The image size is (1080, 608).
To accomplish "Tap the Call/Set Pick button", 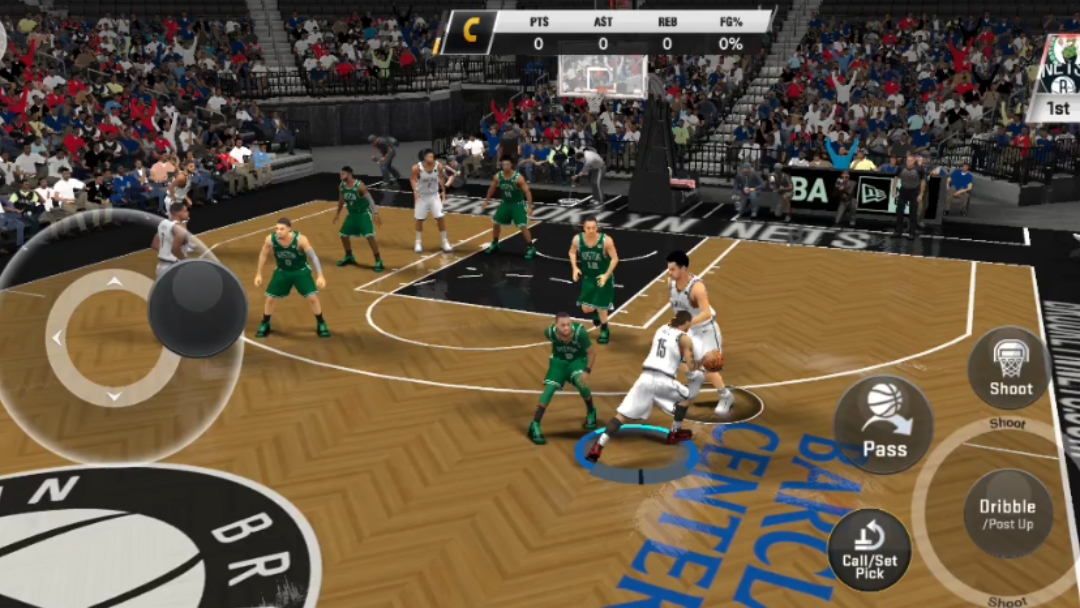I will 869,550.
